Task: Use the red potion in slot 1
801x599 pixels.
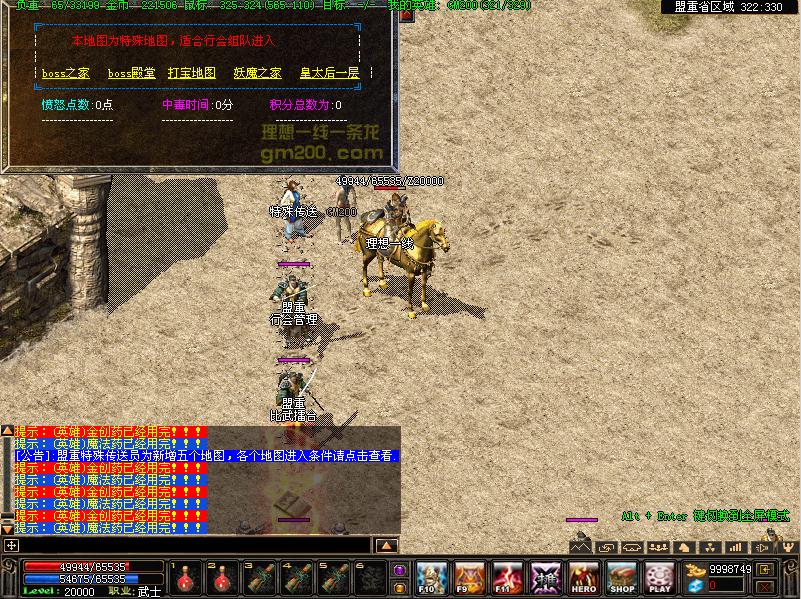Action: pyautogui.click(x=186, y=578)
